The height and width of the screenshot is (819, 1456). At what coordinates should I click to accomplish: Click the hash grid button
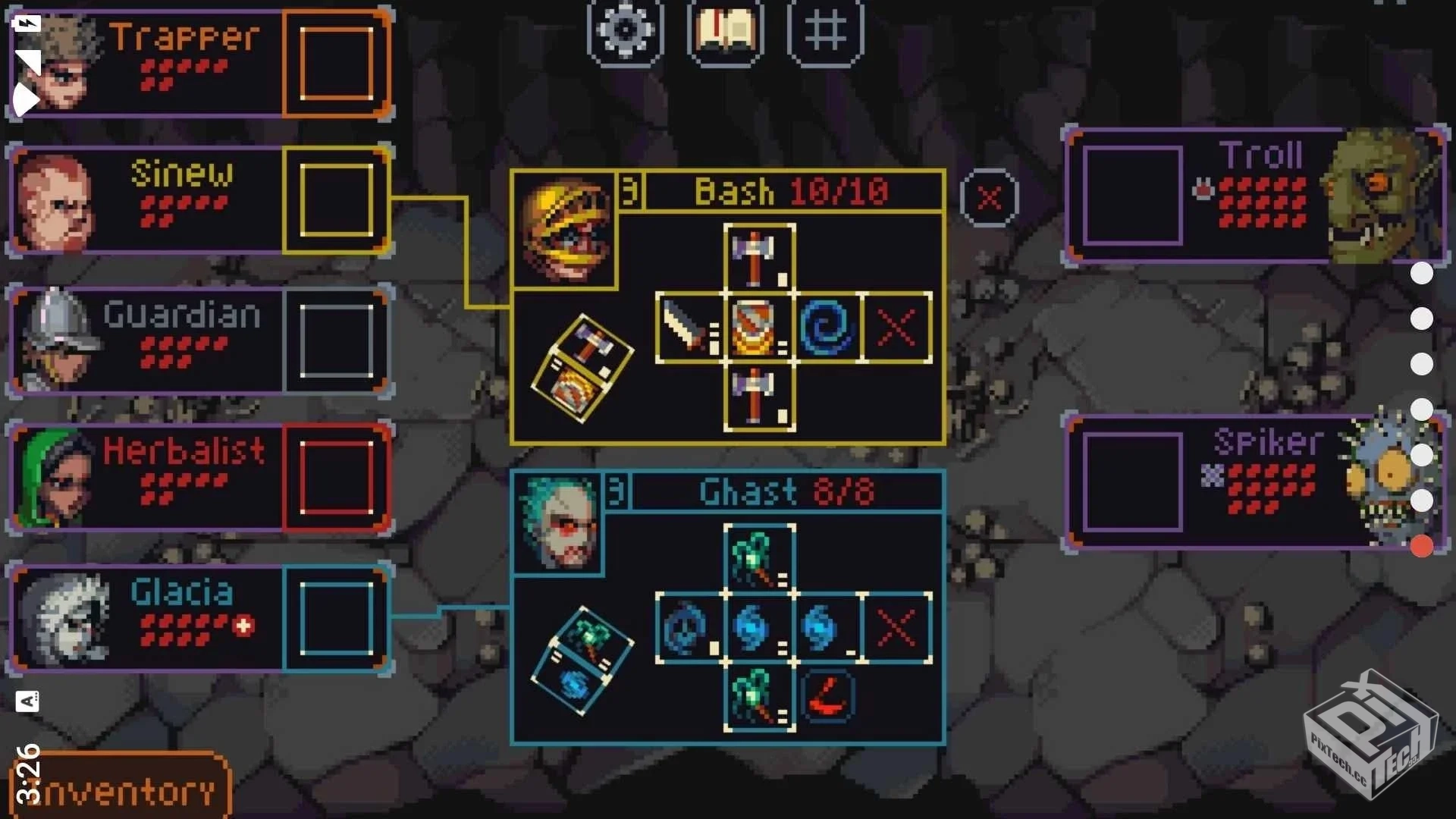(825, 32)
